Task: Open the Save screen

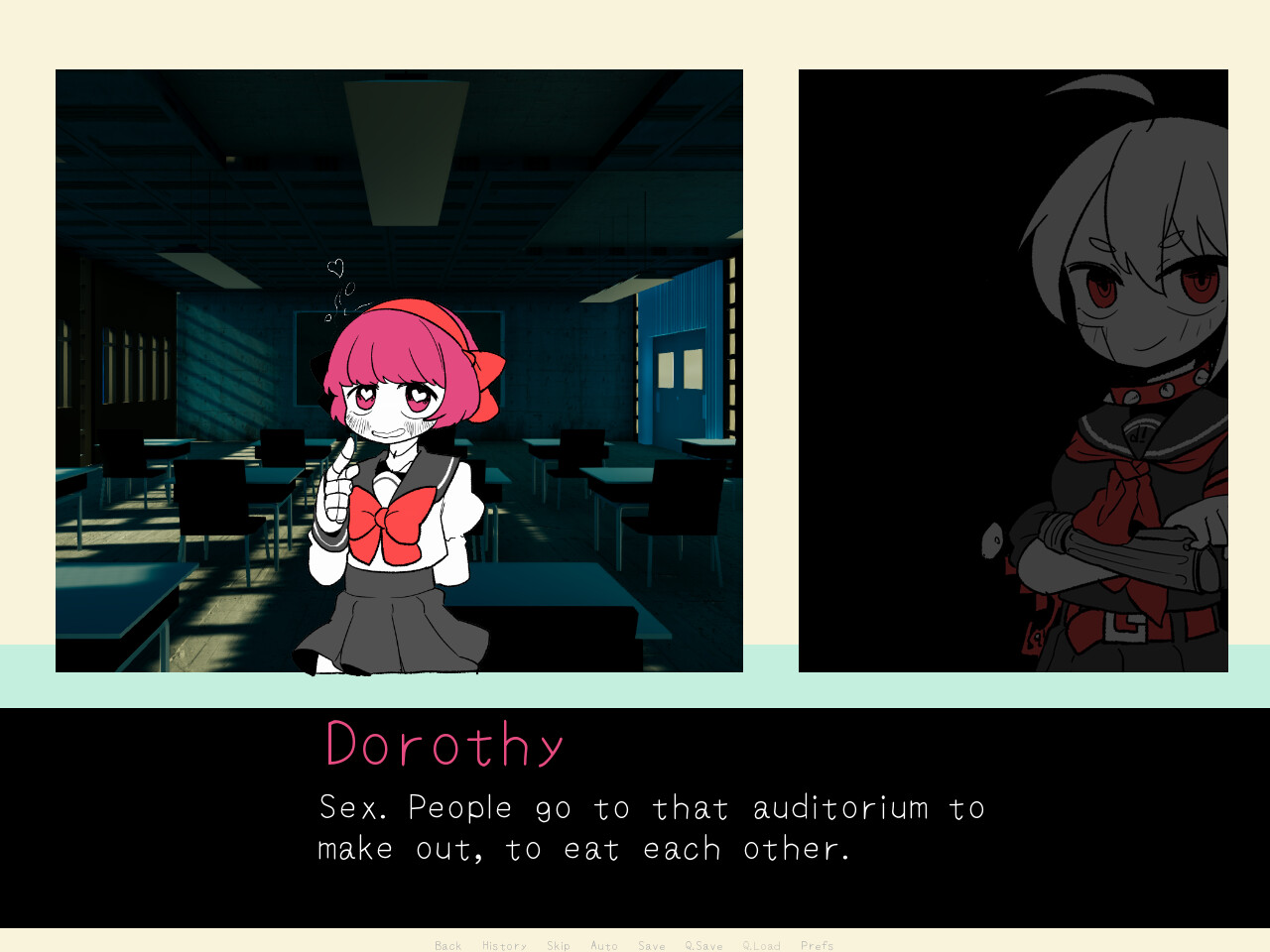Action: [651, 945]
